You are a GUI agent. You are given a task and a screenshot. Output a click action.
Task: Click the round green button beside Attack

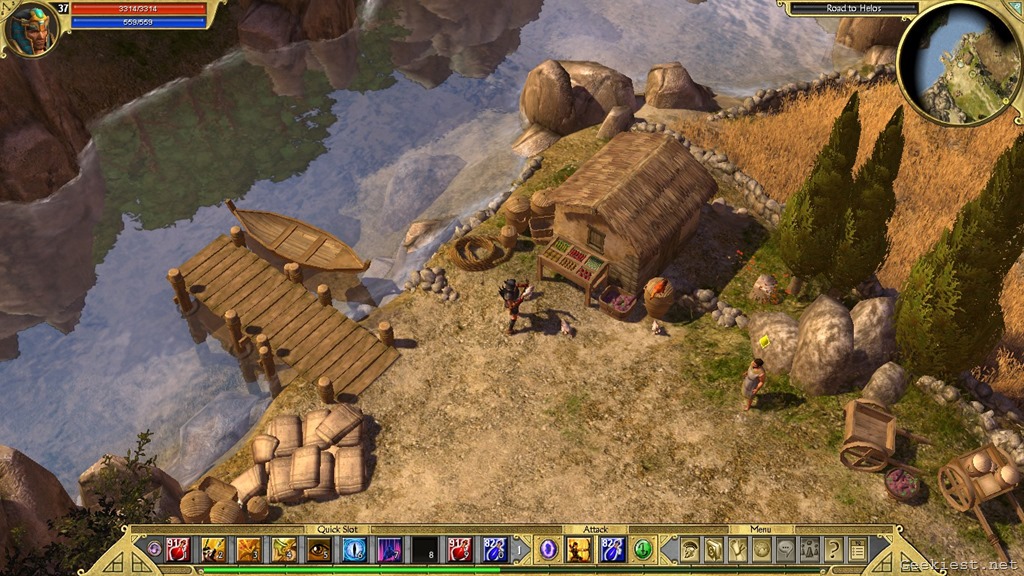(x=643, y=549)
